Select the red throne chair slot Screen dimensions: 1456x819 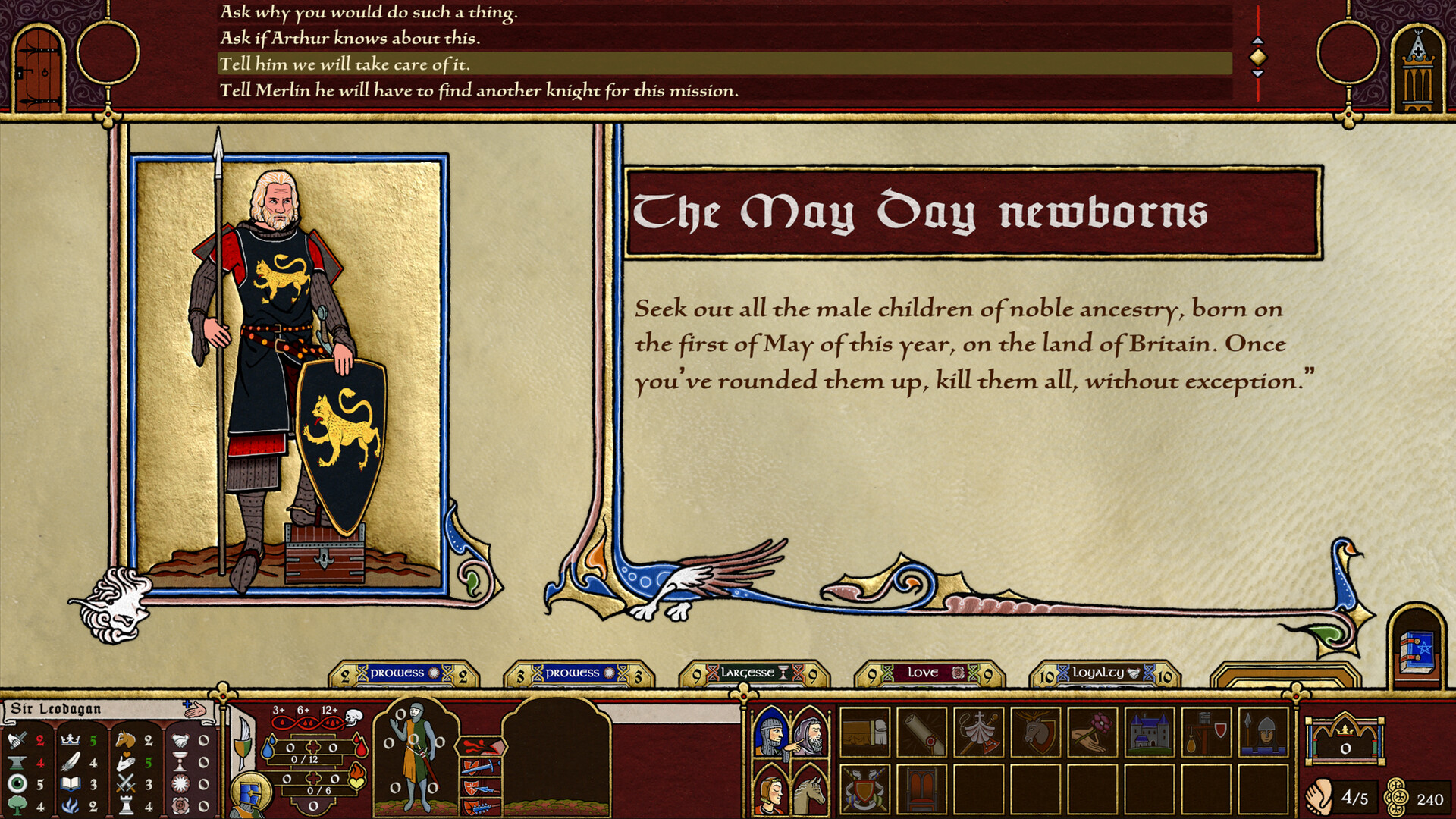(x=921, y=789)
